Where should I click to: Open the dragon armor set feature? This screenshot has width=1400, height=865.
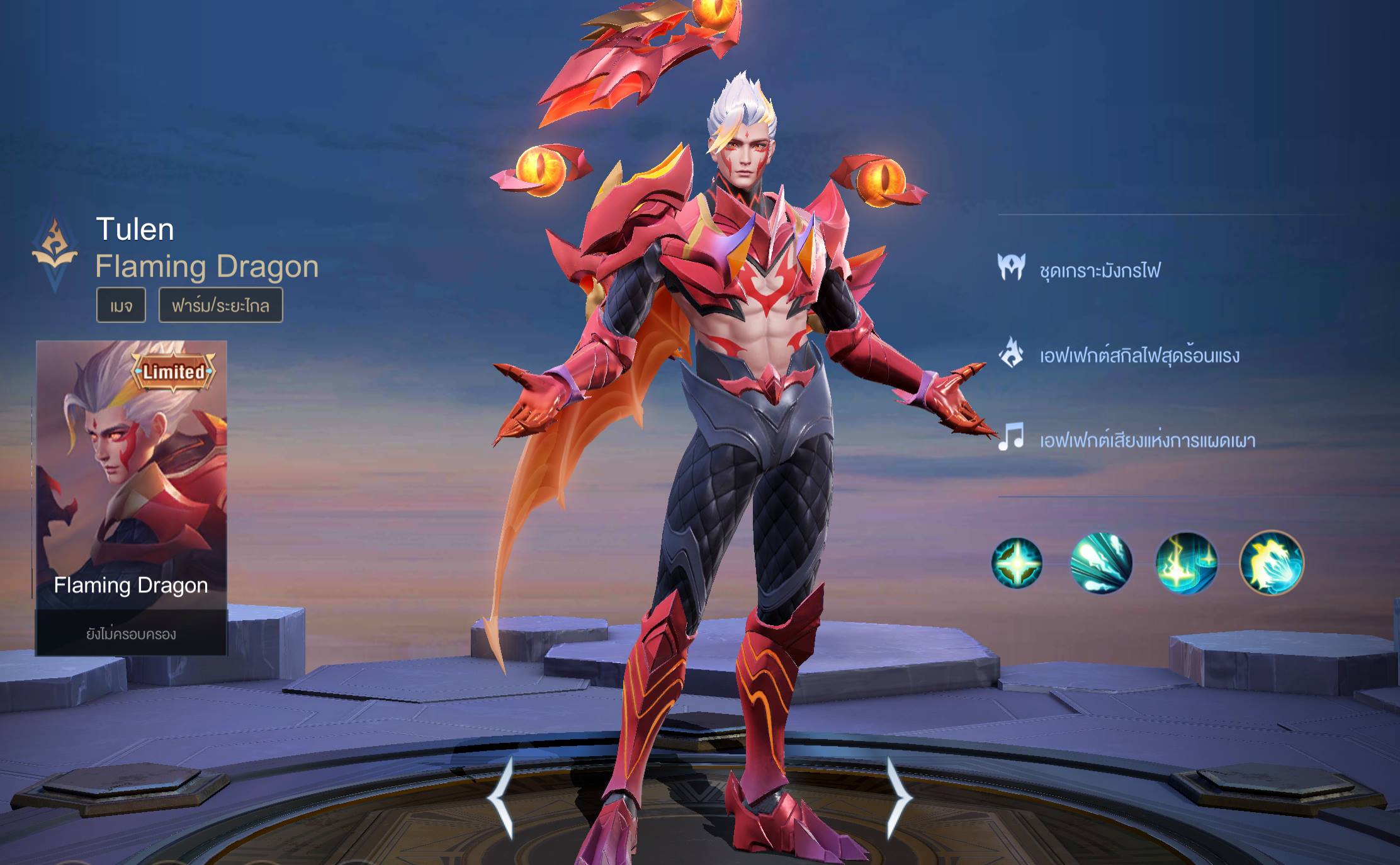coord(1099,271)
